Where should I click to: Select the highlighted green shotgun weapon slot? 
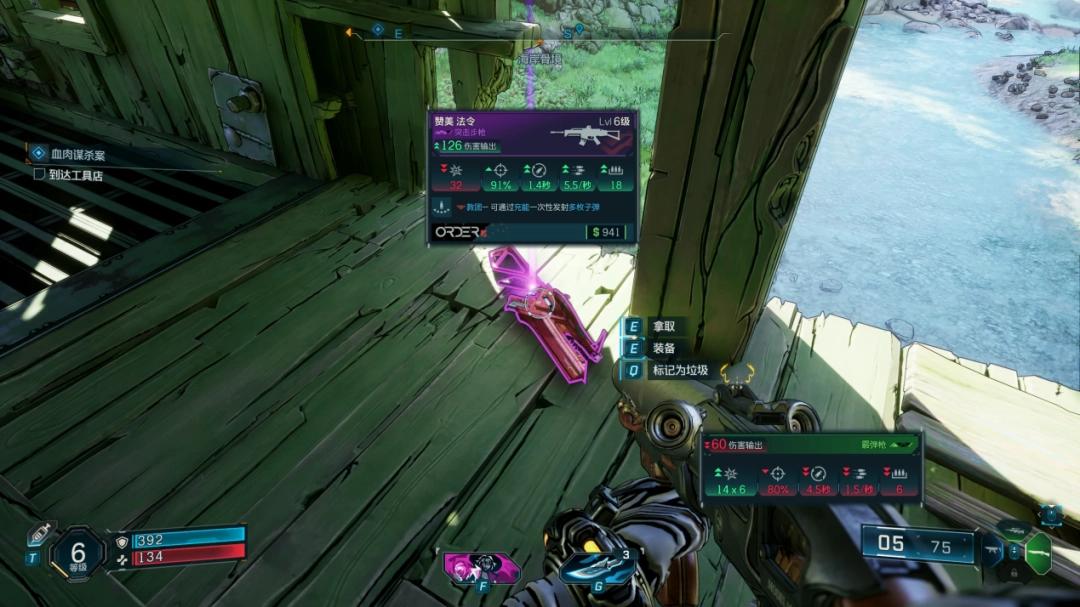[x=1038, y=552]
